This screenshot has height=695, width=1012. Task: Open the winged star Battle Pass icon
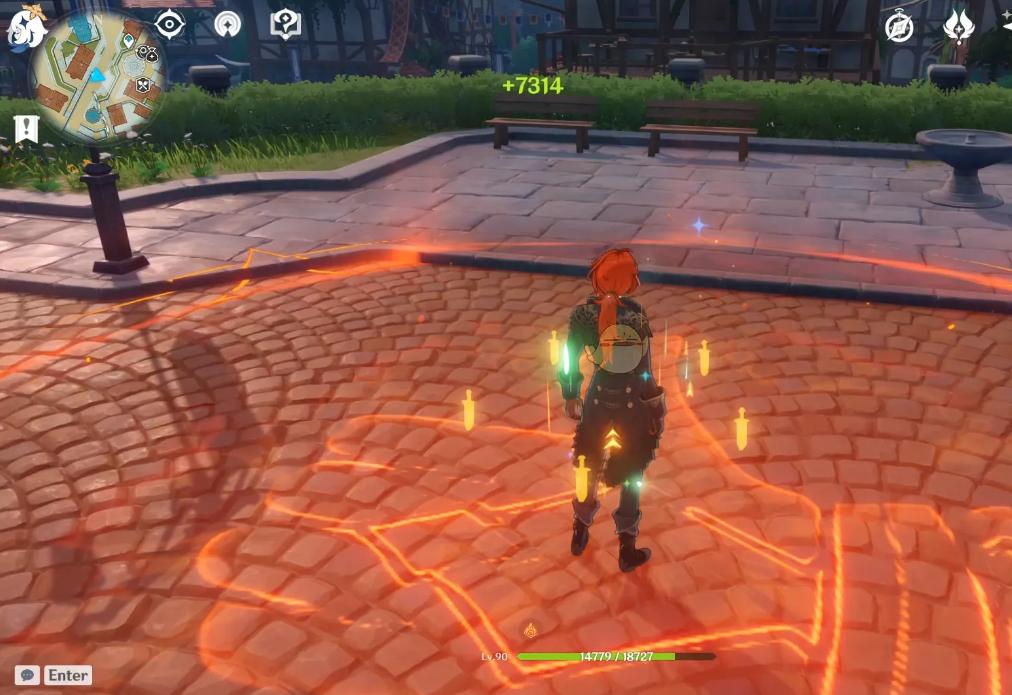[x=958, y=26]
